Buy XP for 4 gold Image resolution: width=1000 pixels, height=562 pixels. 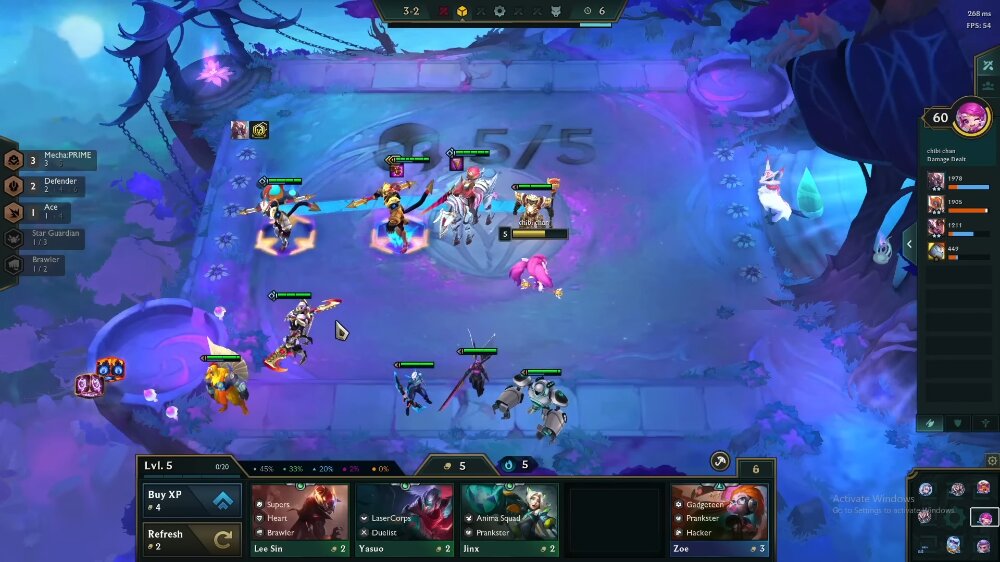click(x=191, y=500)
